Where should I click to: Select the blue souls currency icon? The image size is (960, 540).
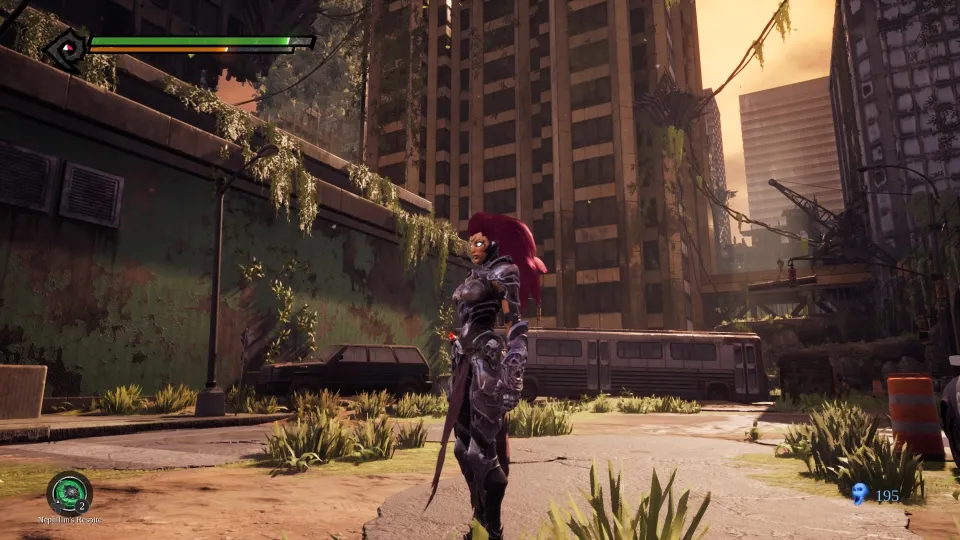(859, 493)
